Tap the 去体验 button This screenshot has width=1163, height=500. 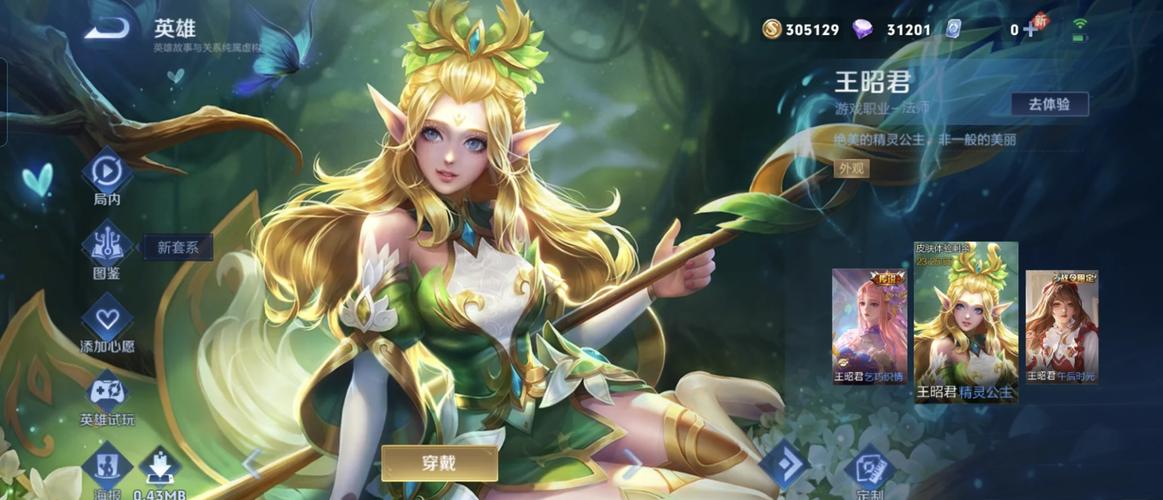pyautogui.click(x=1049, y=104)
